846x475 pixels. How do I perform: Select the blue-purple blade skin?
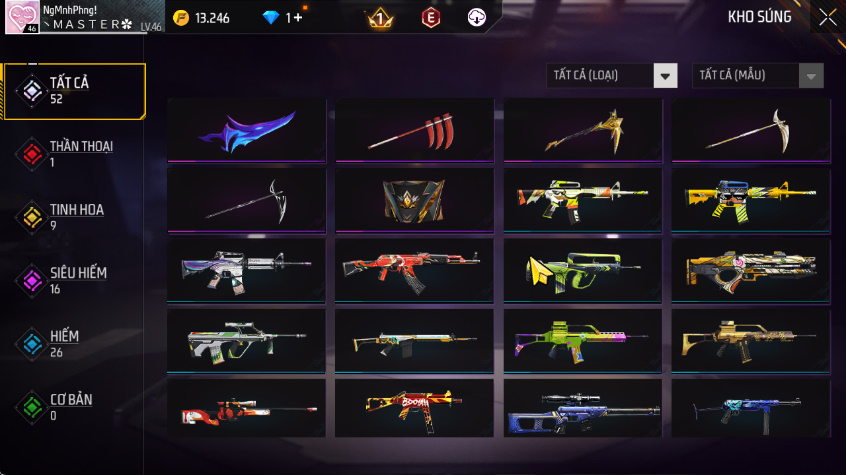click(247, 131)
